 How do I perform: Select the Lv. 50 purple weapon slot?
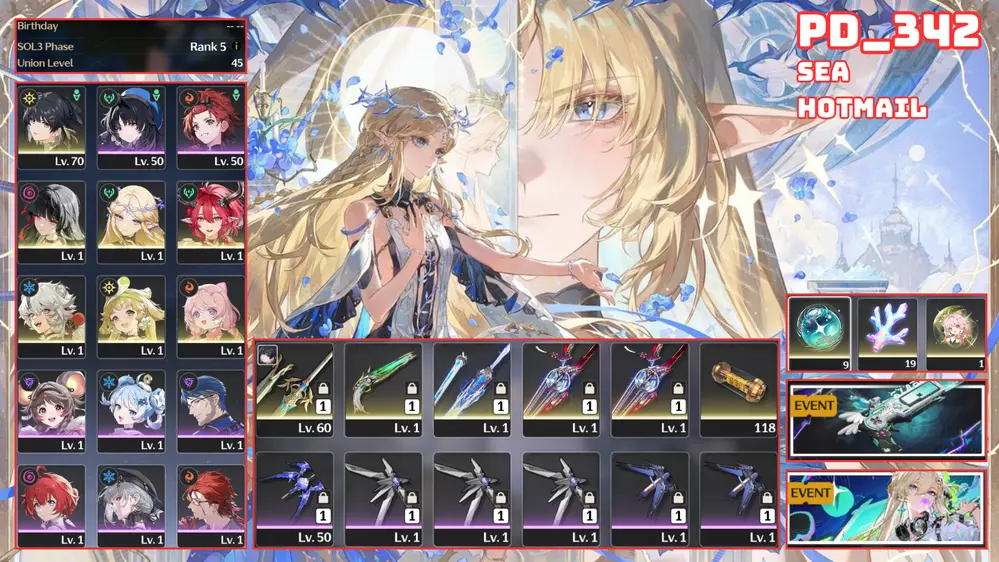pos(295,498)
